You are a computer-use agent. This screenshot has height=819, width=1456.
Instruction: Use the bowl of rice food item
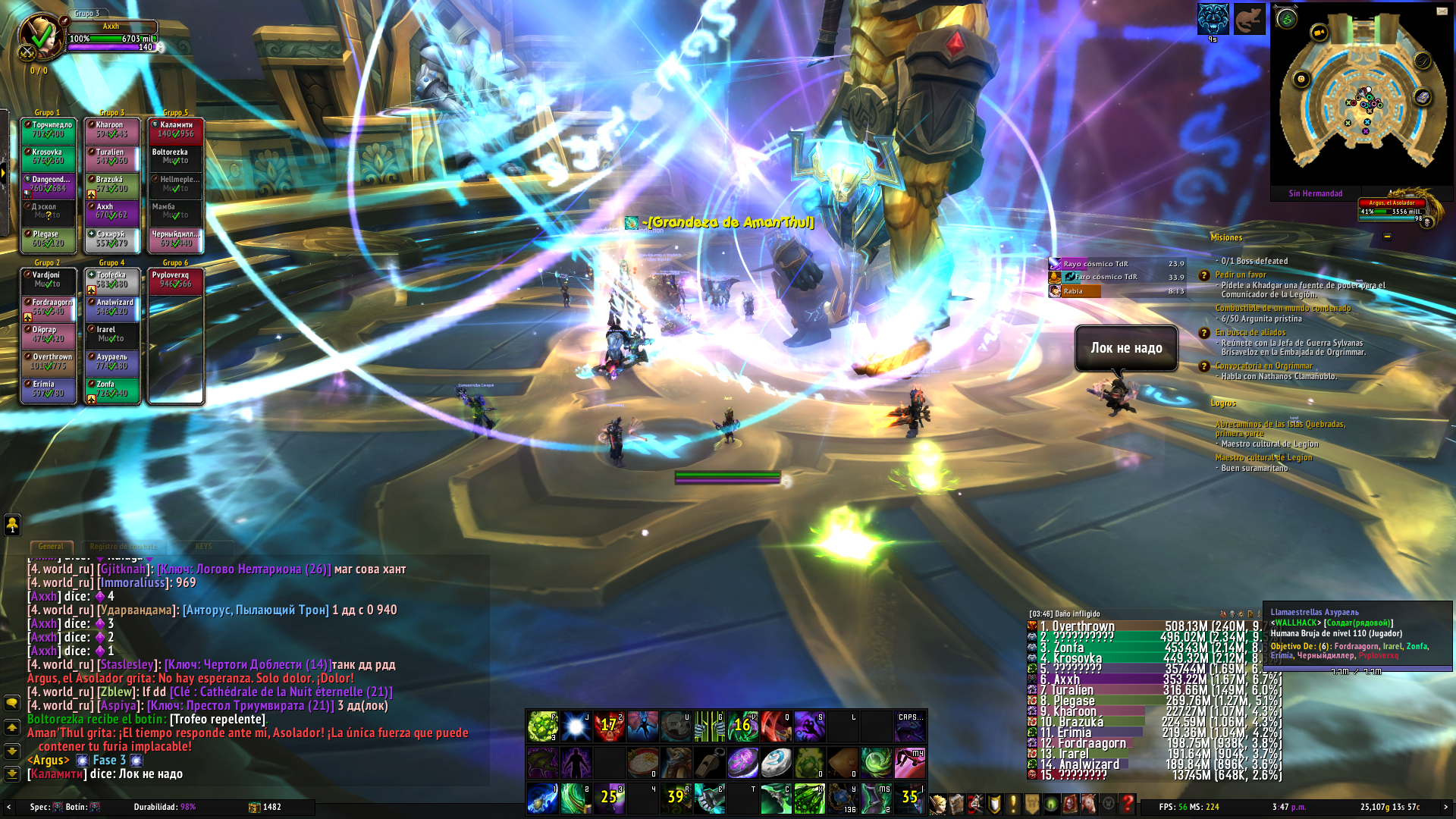pos(642,762)
